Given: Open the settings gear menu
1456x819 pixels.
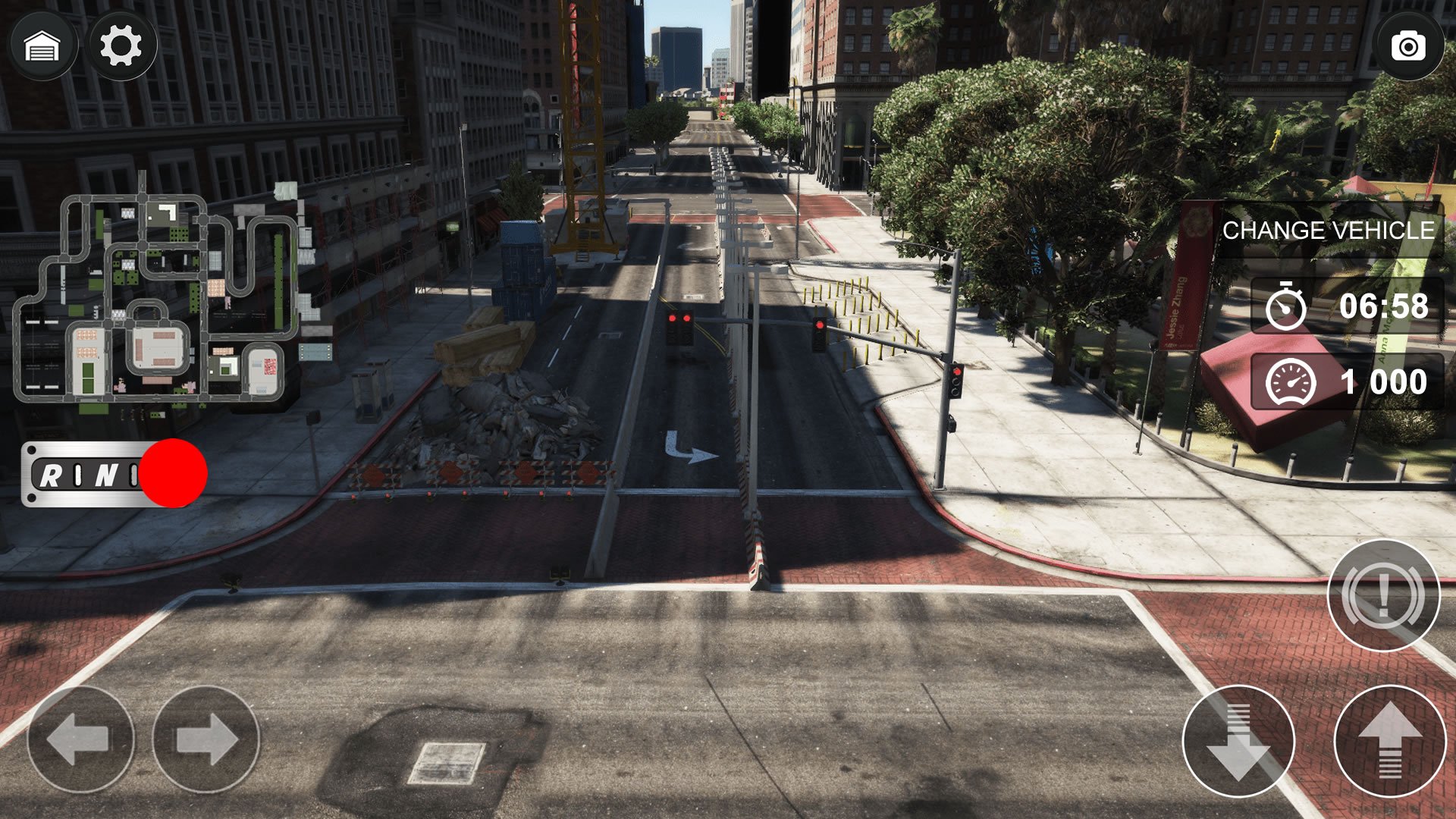Looking at the screenshot, I should 121,46.
